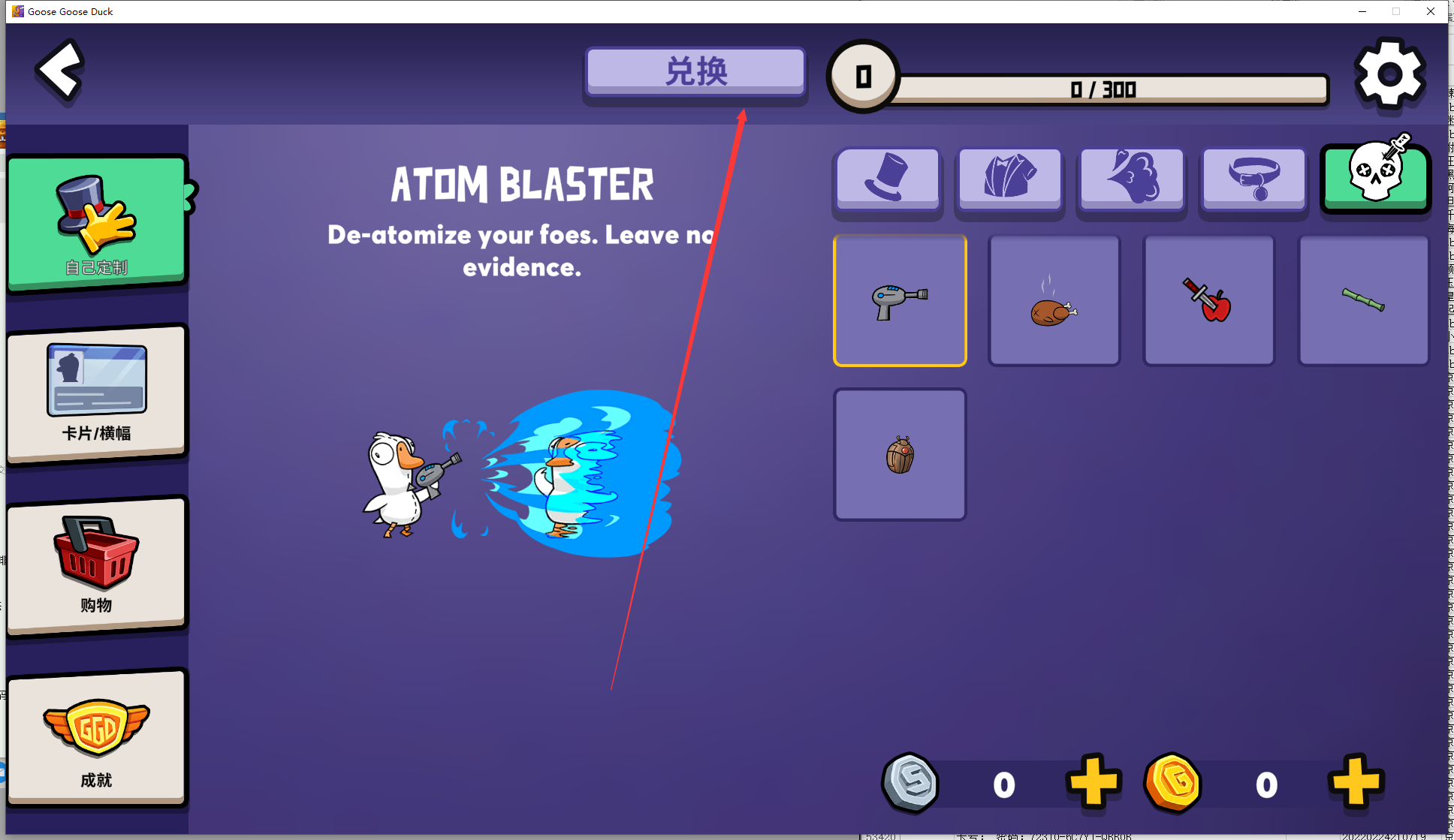Screen dimensions: 1454x840
Task: Switch to the suit clothing tab
Action: (x=1010, y=178)
